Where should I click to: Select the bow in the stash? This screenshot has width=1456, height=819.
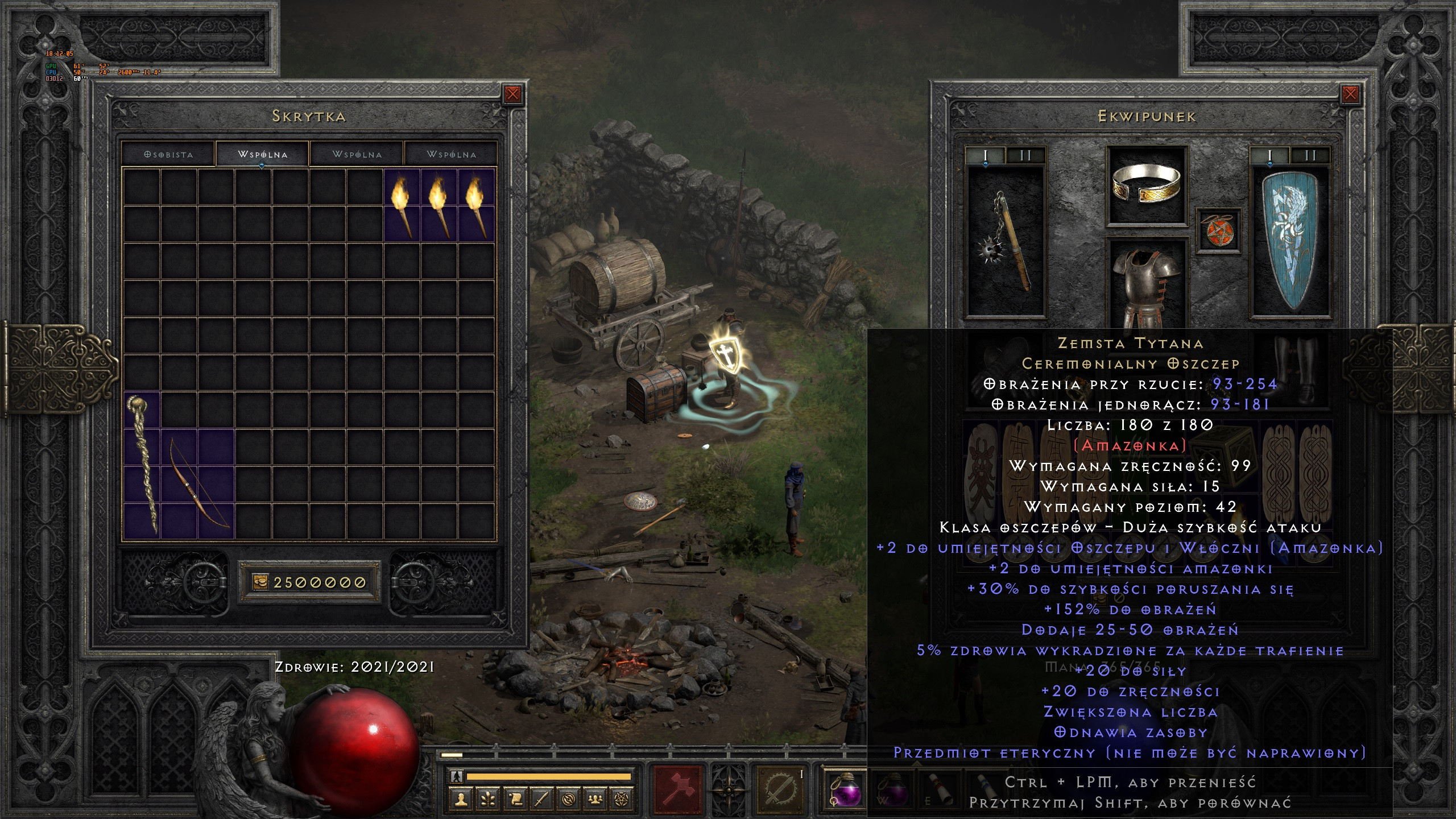pos(198,483)
